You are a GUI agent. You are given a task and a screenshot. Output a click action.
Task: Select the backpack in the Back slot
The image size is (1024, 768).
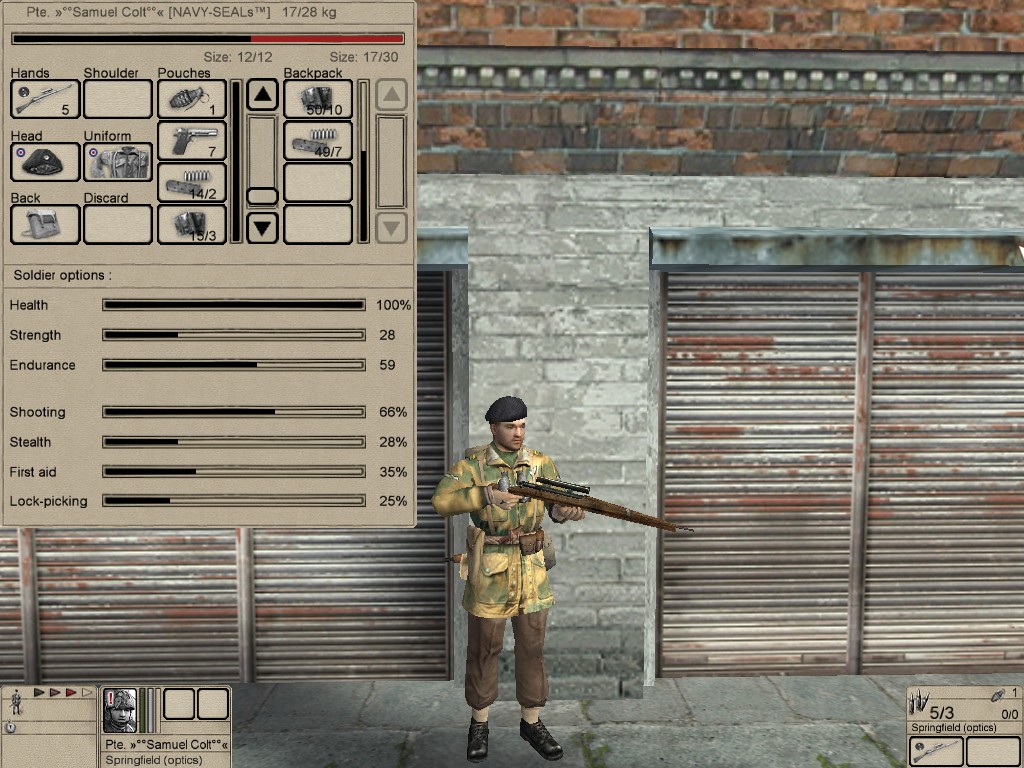(45, 224)
